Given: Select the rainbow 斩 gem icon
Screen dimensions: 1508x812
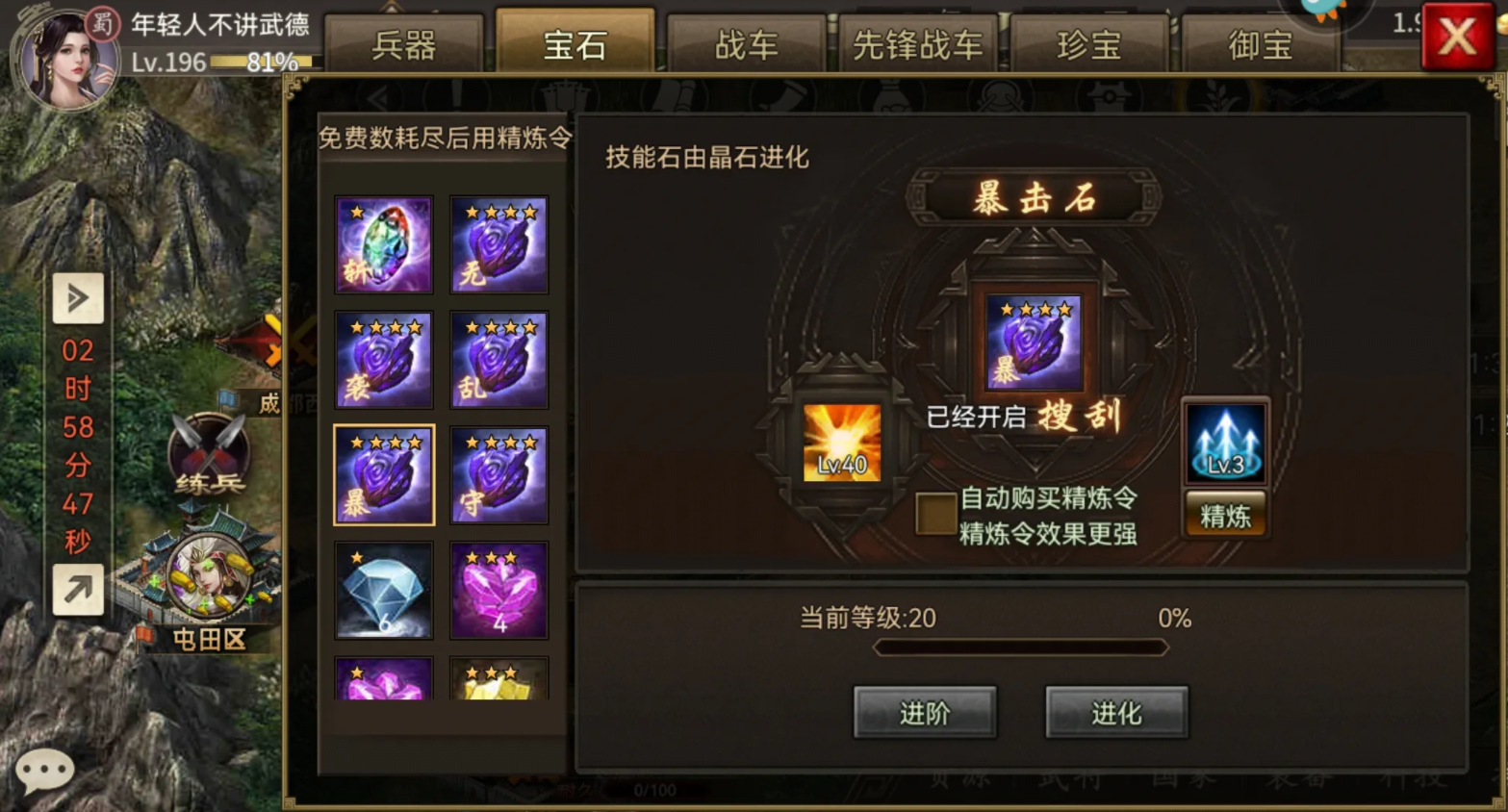Looking at the screenshot, I should tap(383, 243).
